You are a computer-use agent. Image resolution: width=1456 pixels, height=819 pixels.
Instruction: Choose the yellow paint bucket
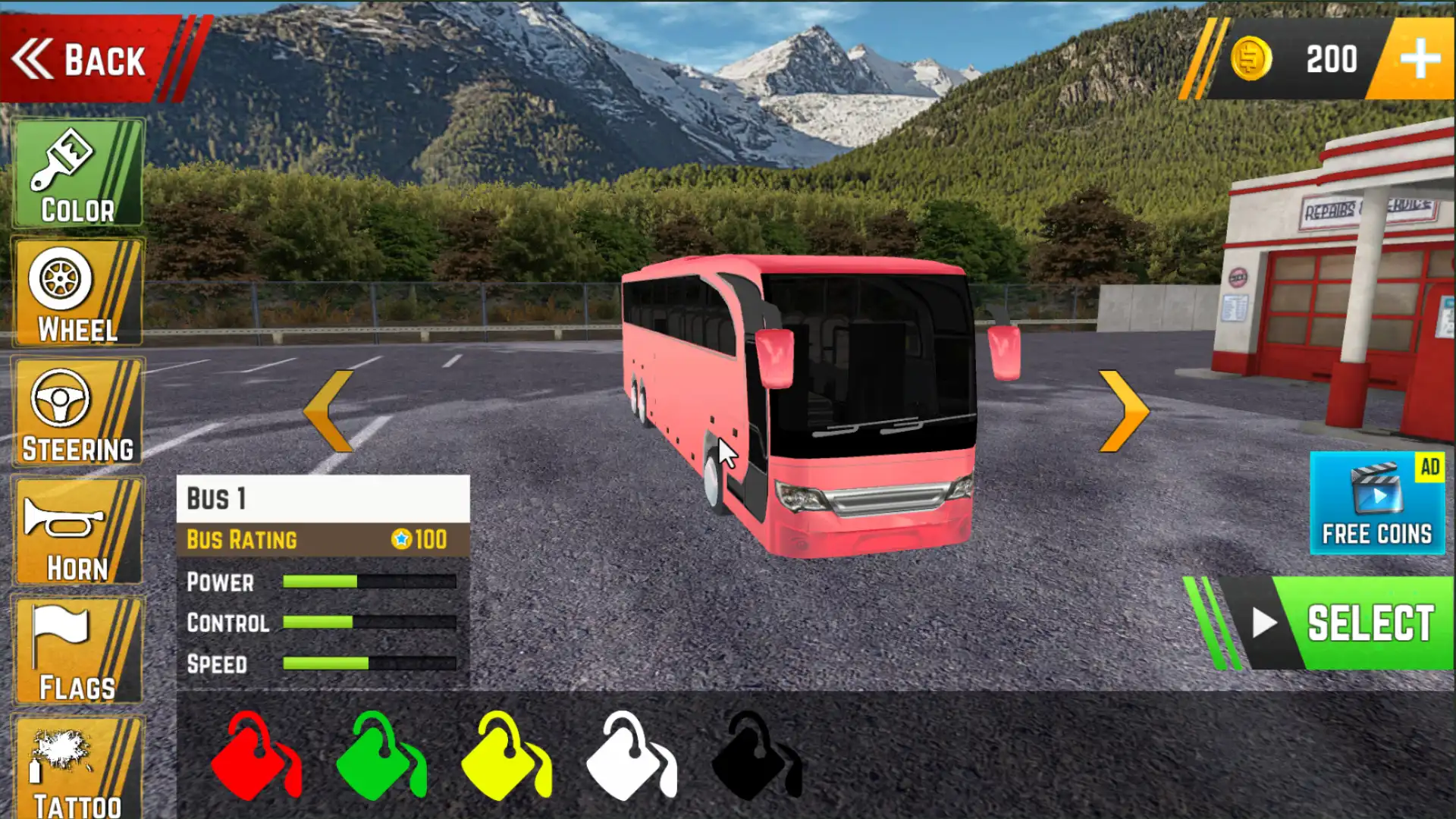coord(504,757)
